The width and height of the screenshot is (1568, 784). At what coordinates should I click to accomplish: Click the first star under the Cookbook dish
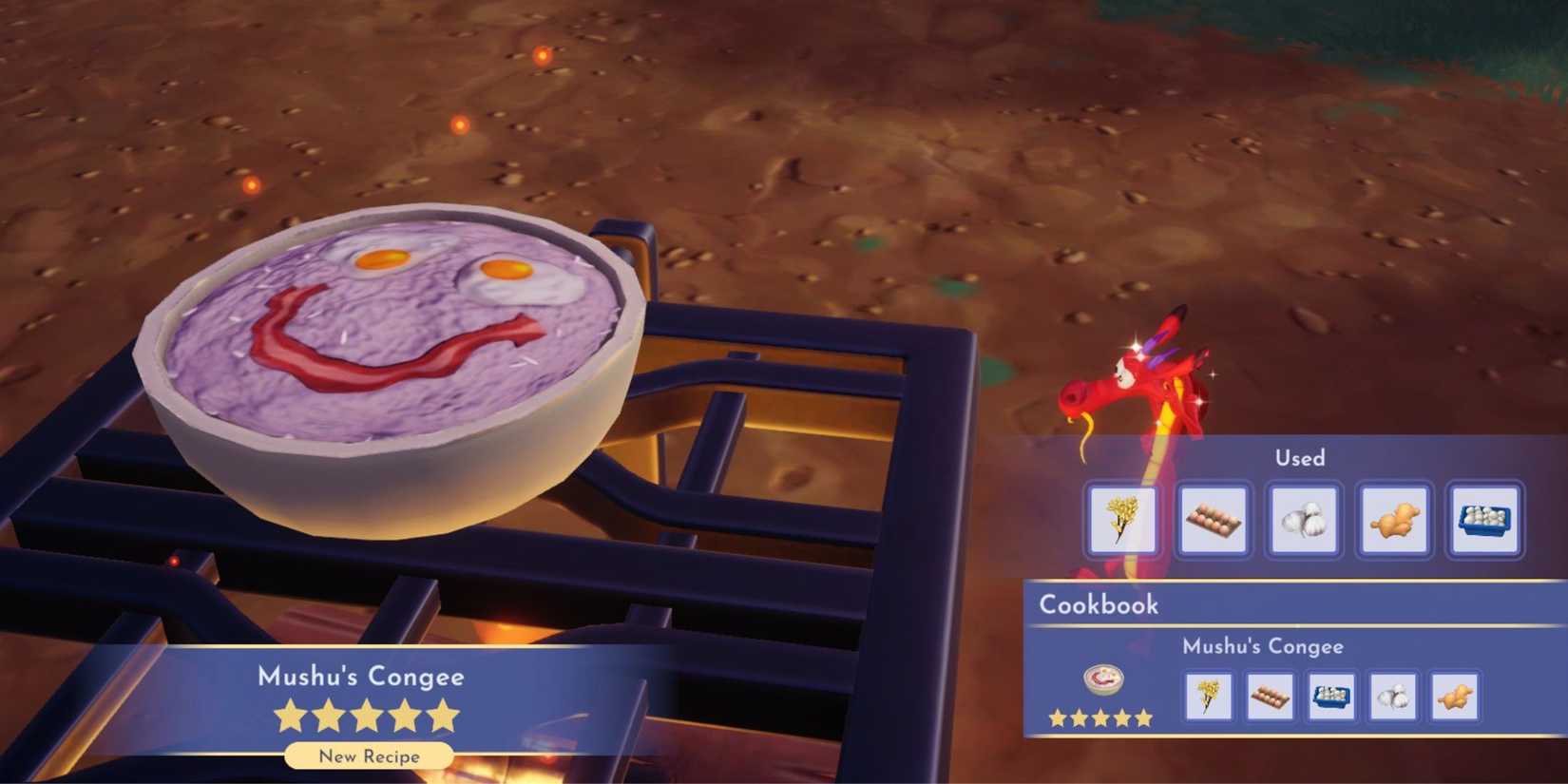click(x=1057, y=718)
